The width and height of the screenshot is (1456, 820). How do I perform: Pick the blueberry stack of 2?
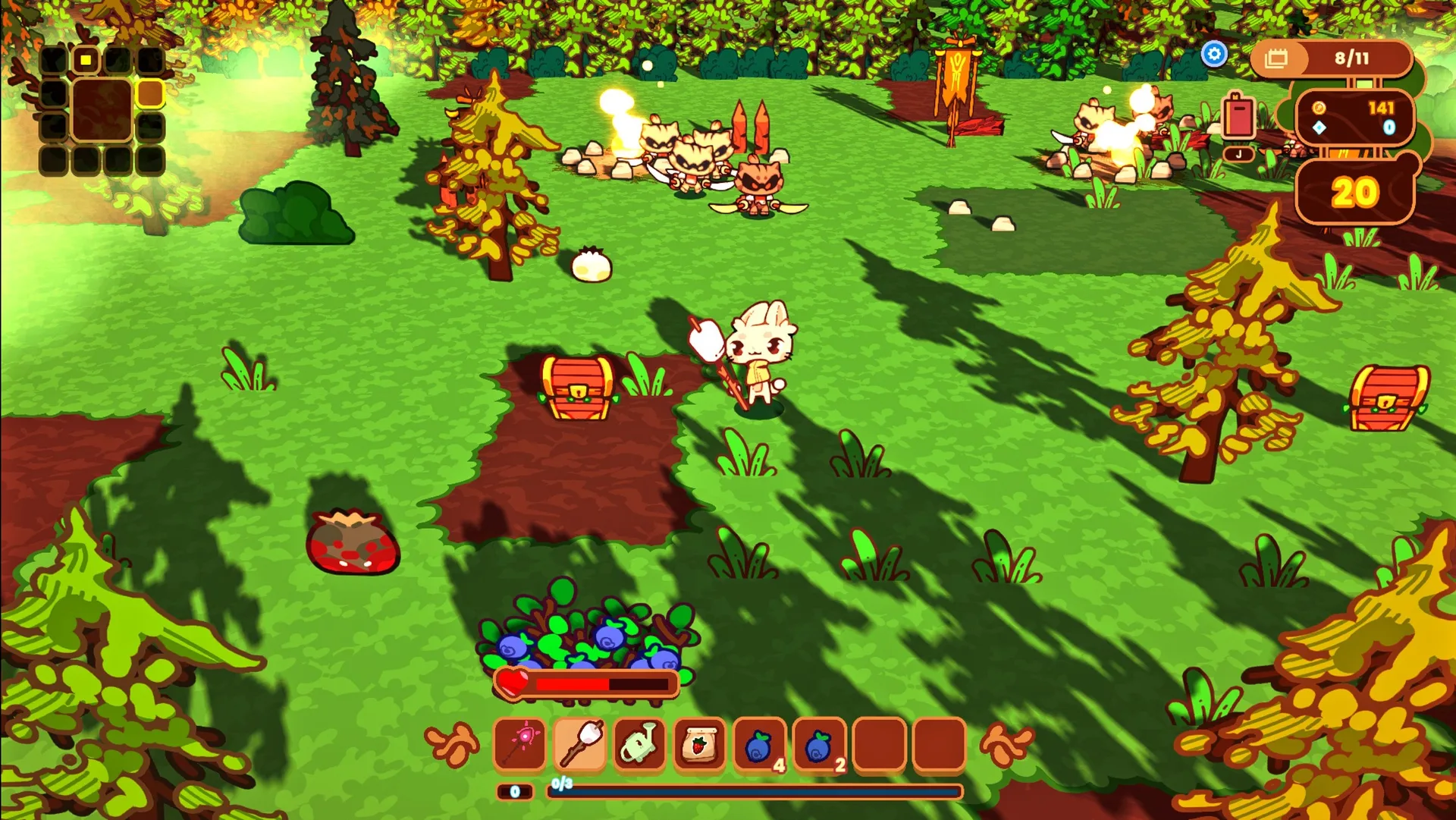click(x=819, y=744)
